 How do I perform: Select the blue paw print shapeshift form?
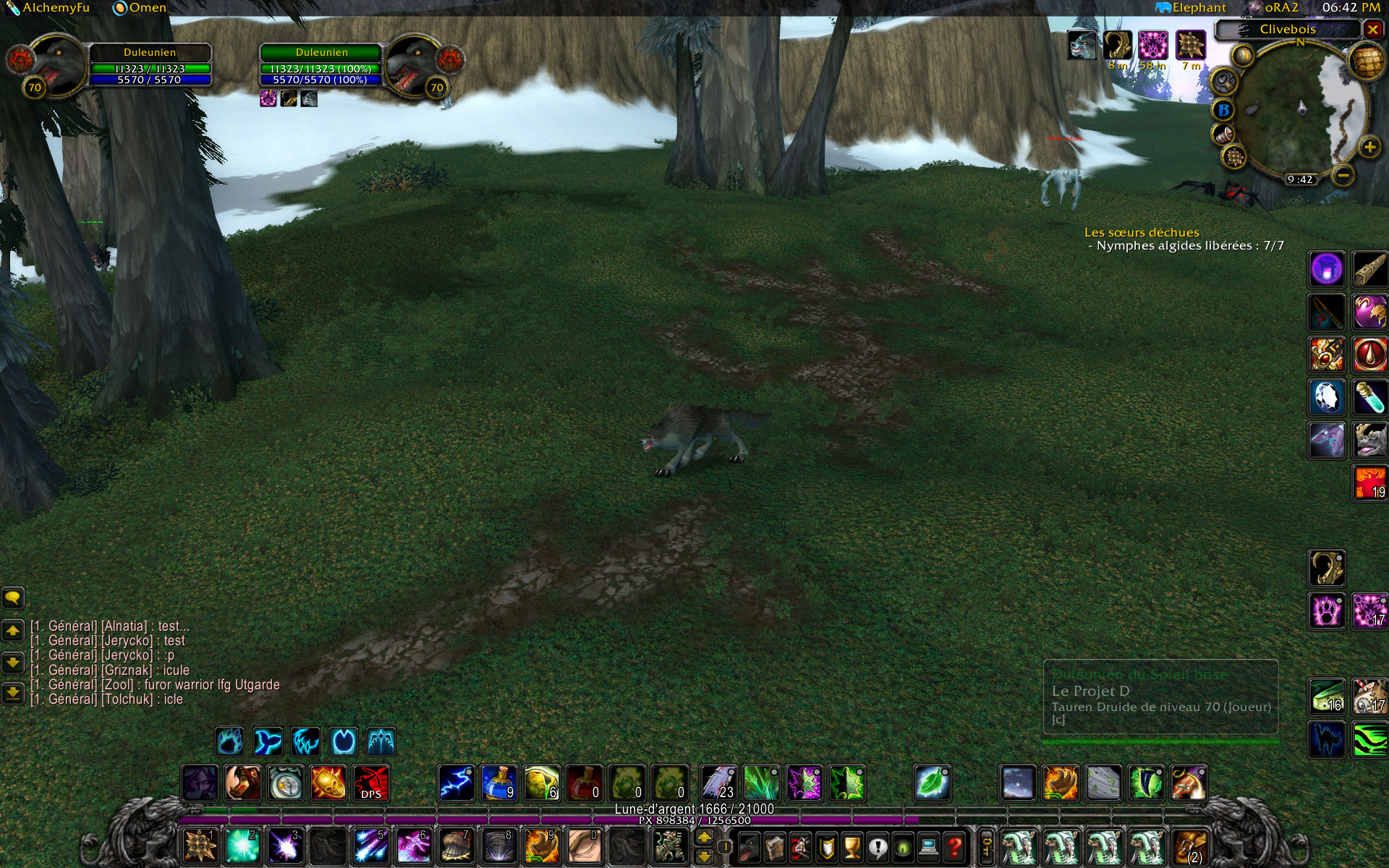tap(230, 741)
